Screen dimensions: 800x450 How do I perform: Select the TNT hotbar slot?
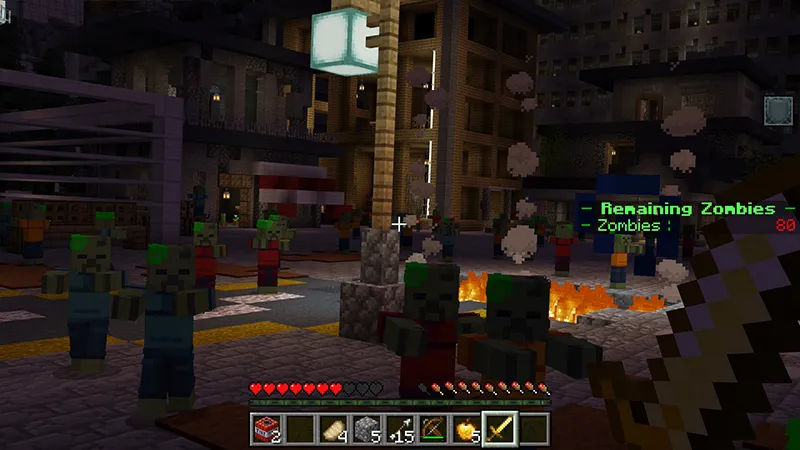pos(266,429)
